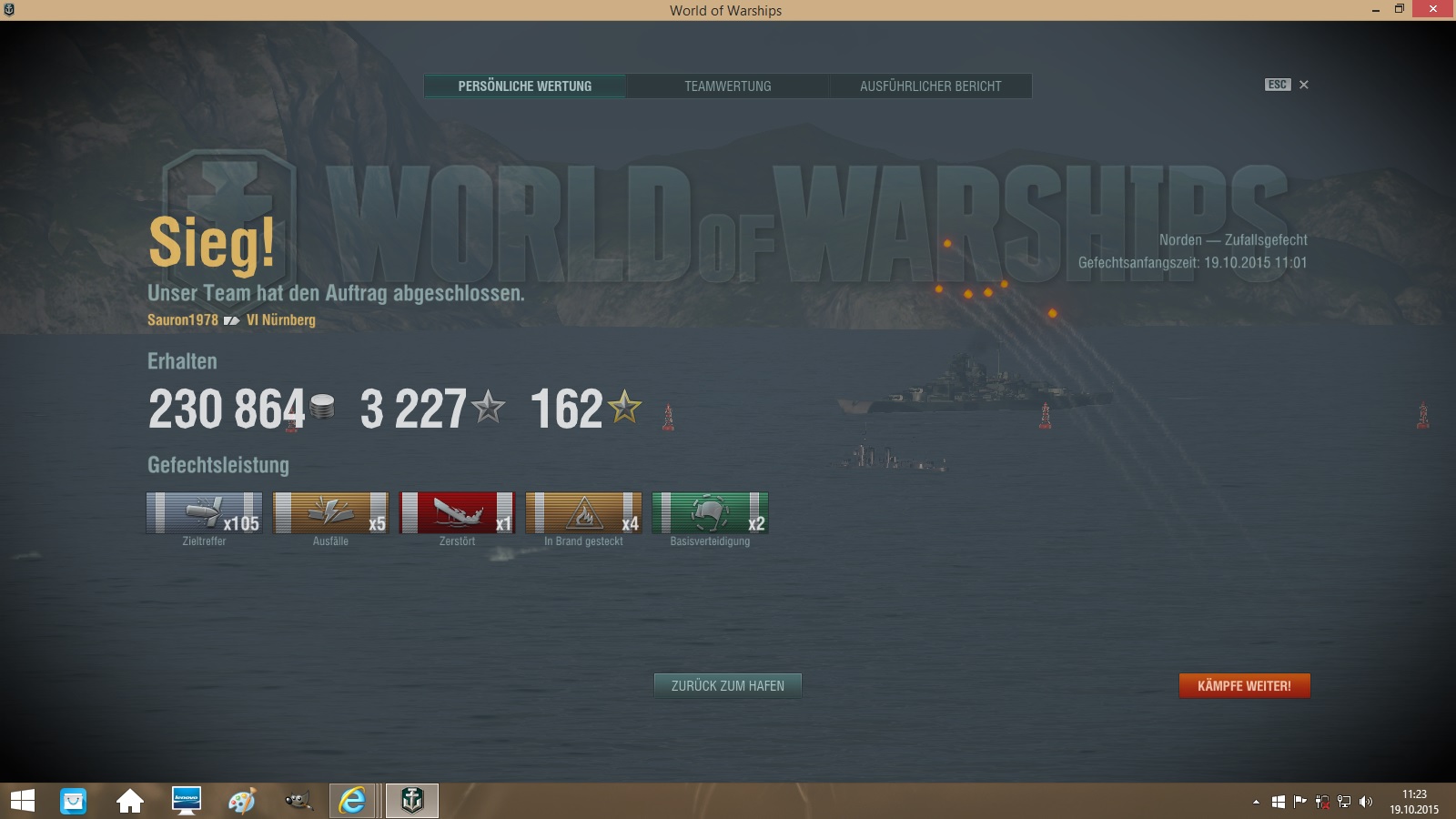
Task: Minimize the World of Warships window
Action: (x=1375, y=10)
